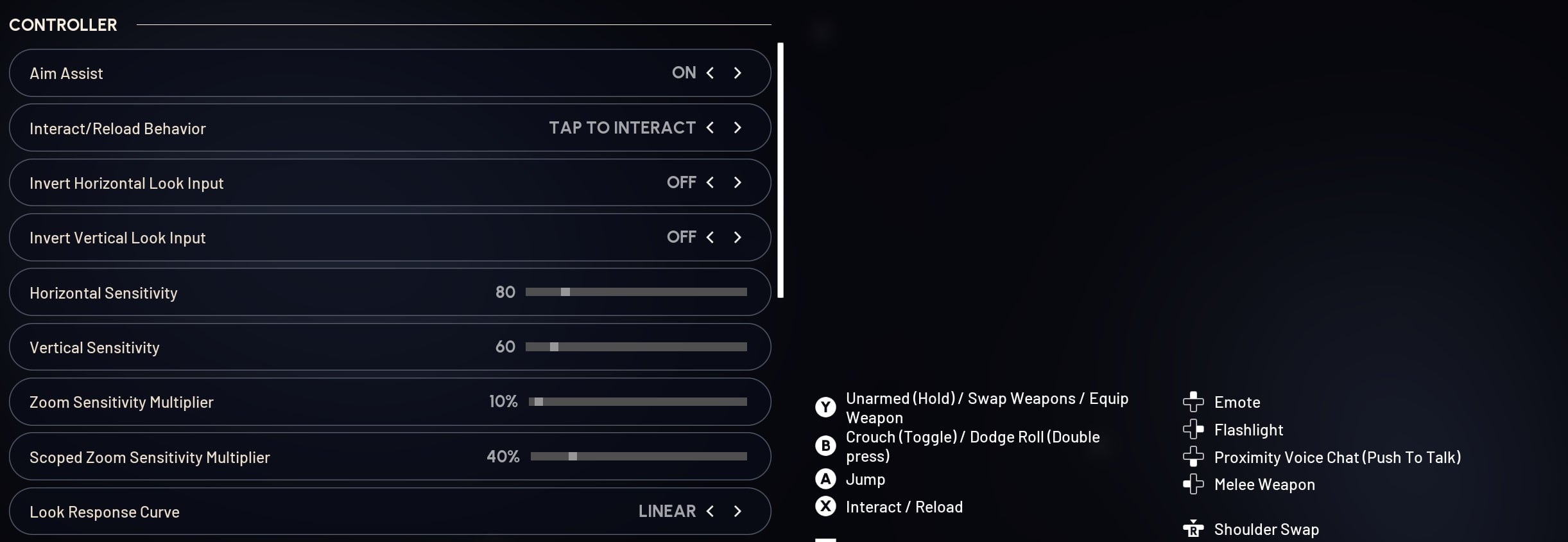Enable Invert Vertical Look Input
The width and height of the screenshot is (1568, 542).
(737, 237)
